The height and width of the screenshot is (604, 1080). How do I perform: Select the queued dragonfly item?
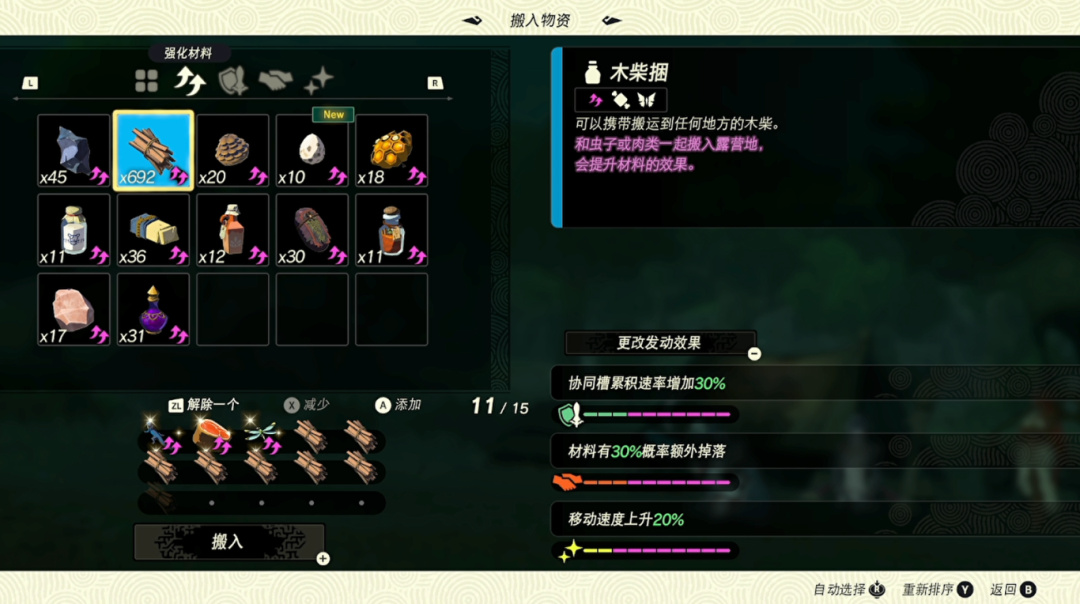(x=262, y=435)
